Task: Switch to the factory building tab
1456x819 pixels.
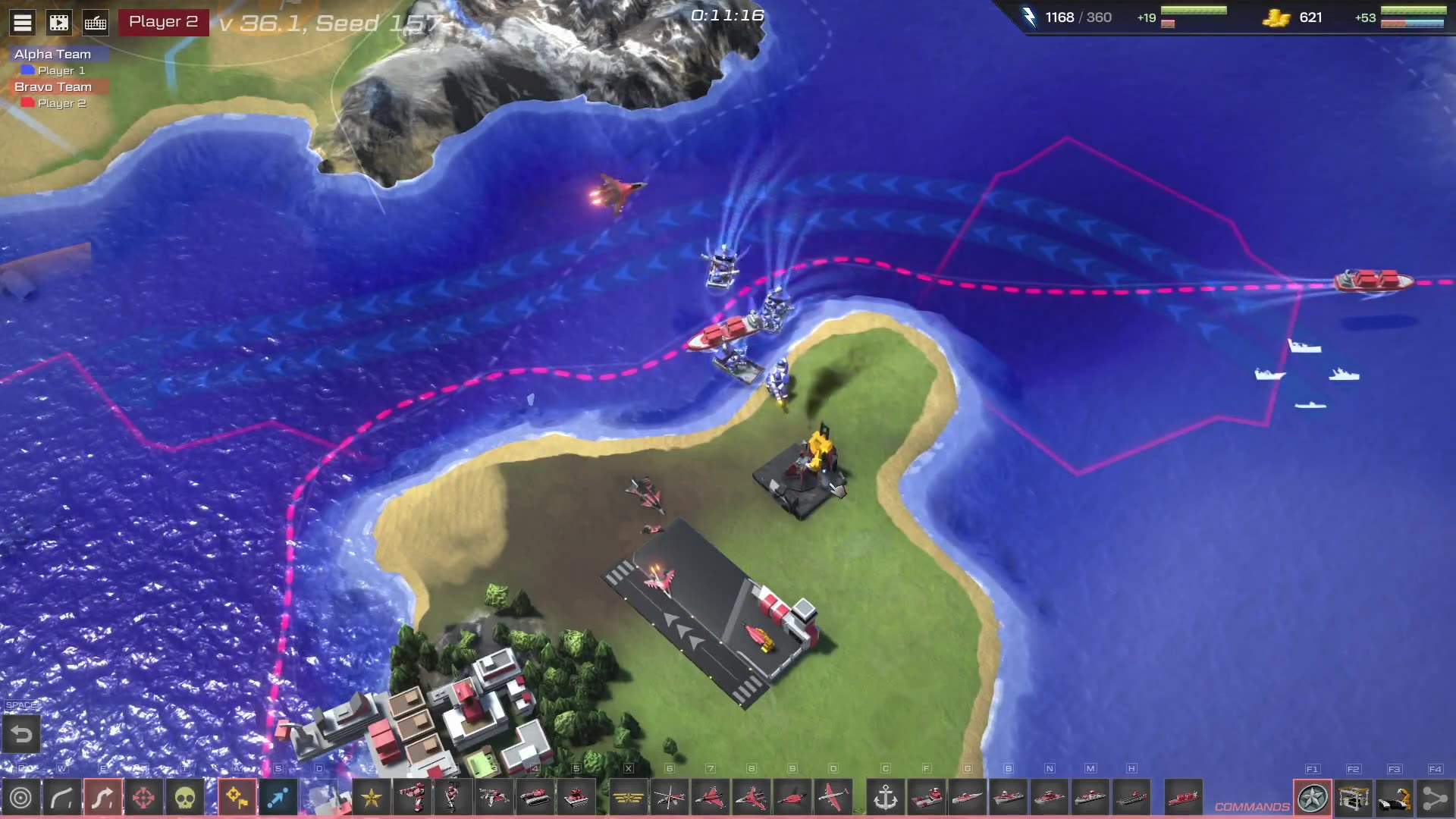Action: (x=1354, y=798)
